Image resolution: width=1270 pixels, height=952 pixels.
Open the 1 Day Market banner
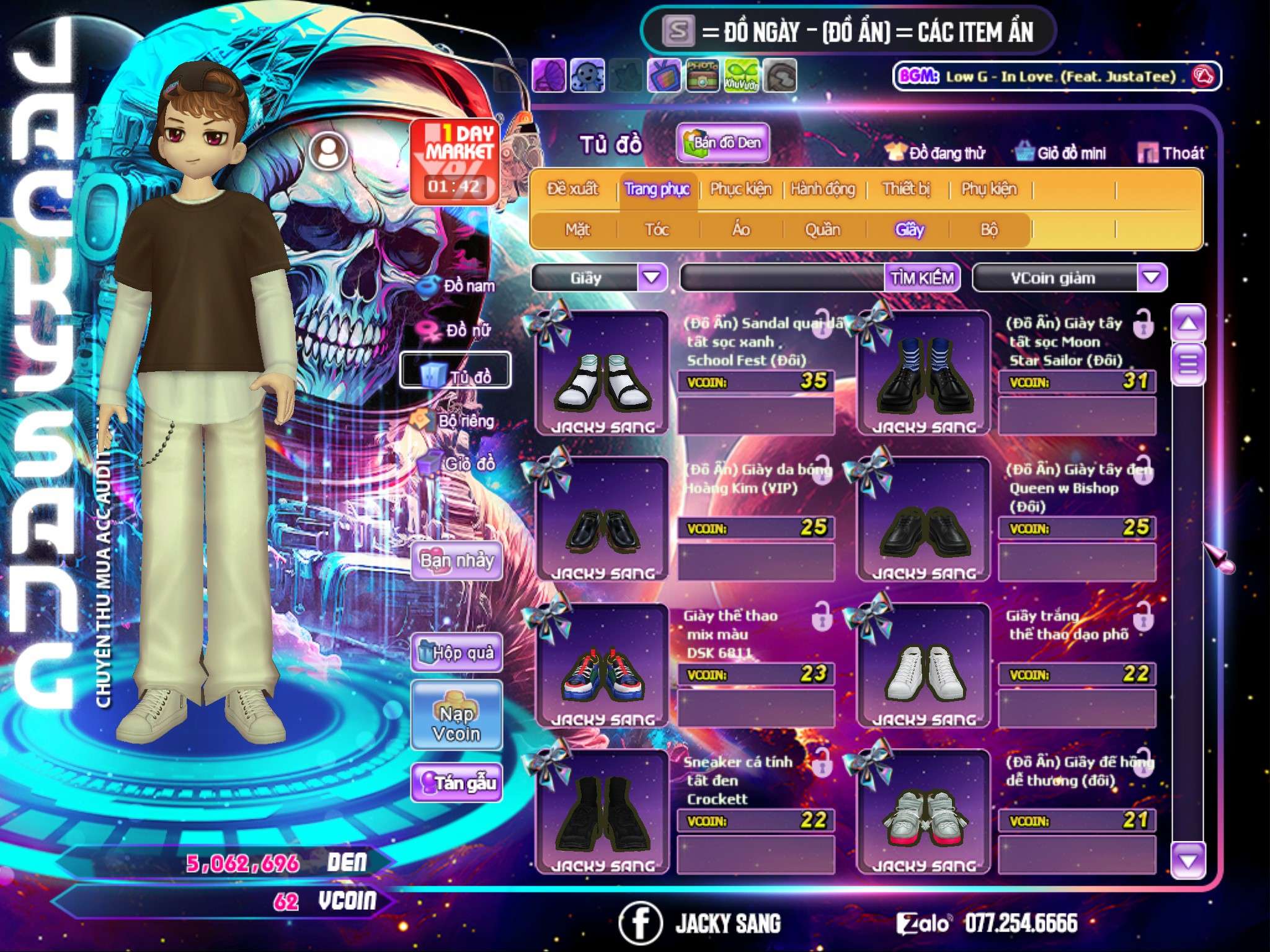(x=455, y=161)
